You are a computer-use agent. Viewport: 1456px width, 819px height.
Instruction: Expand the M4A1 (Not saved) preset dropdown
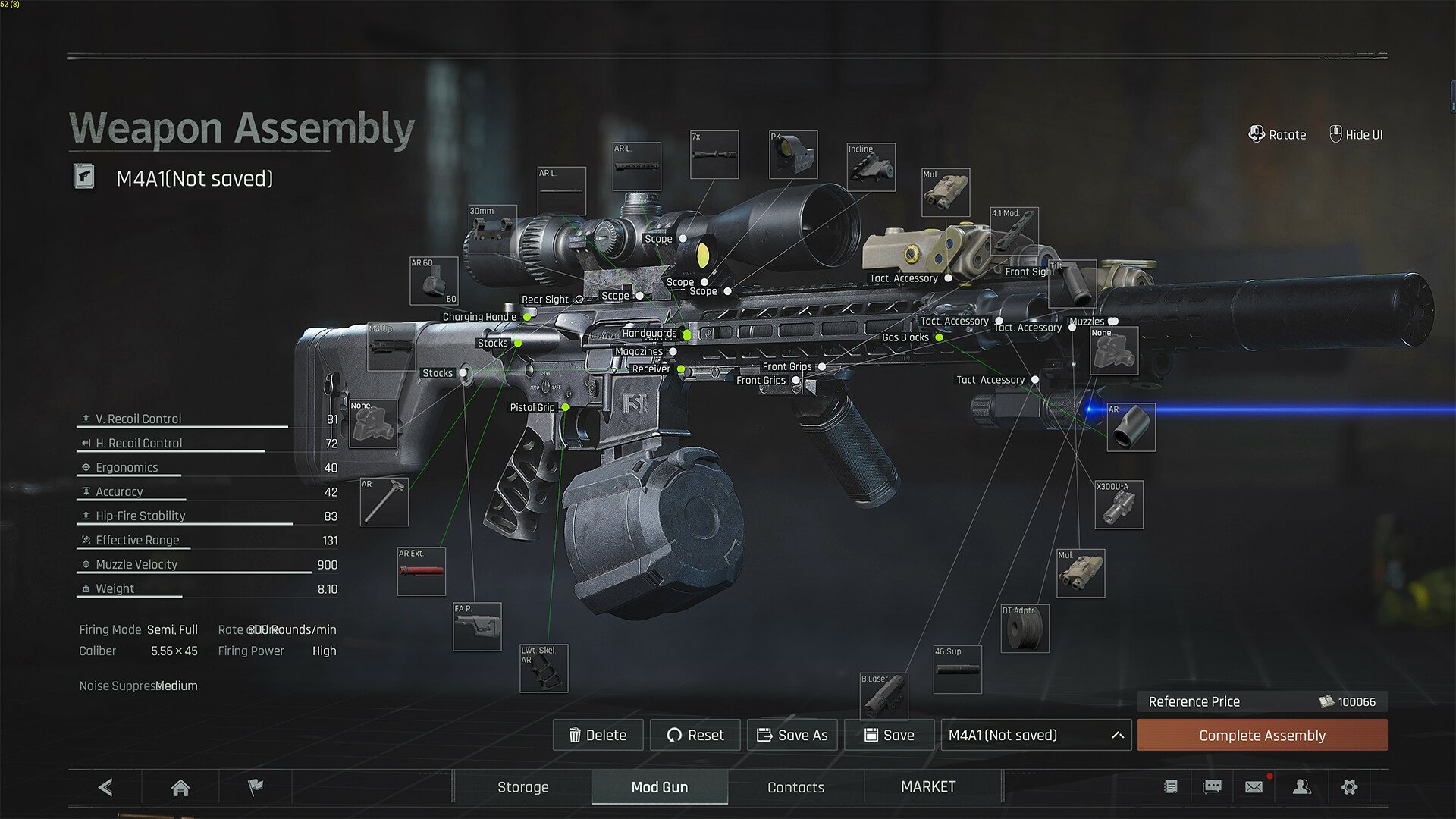pos(1034,735)
